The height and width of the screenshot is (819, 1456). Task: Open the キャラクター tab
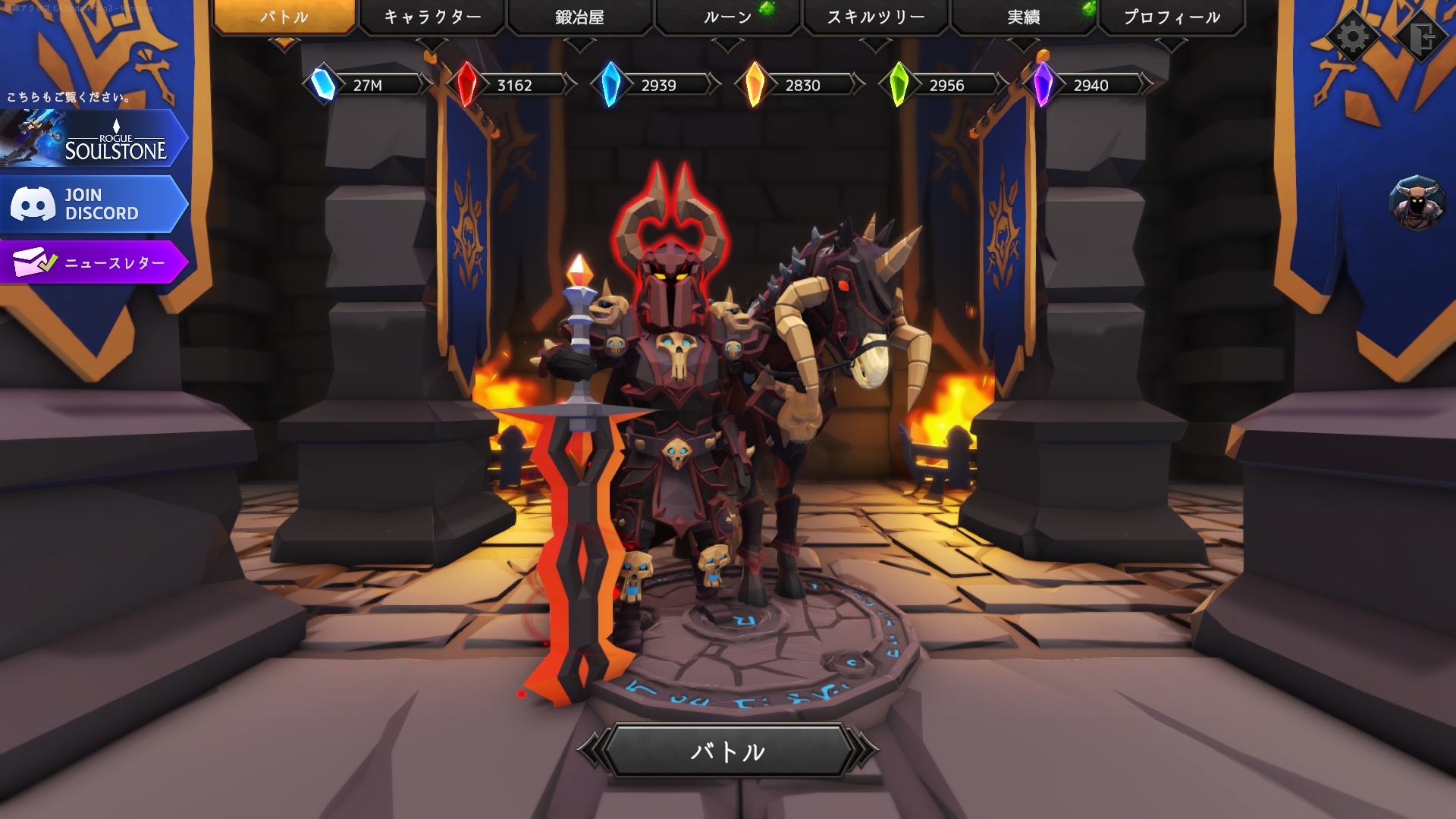(431, 17)
